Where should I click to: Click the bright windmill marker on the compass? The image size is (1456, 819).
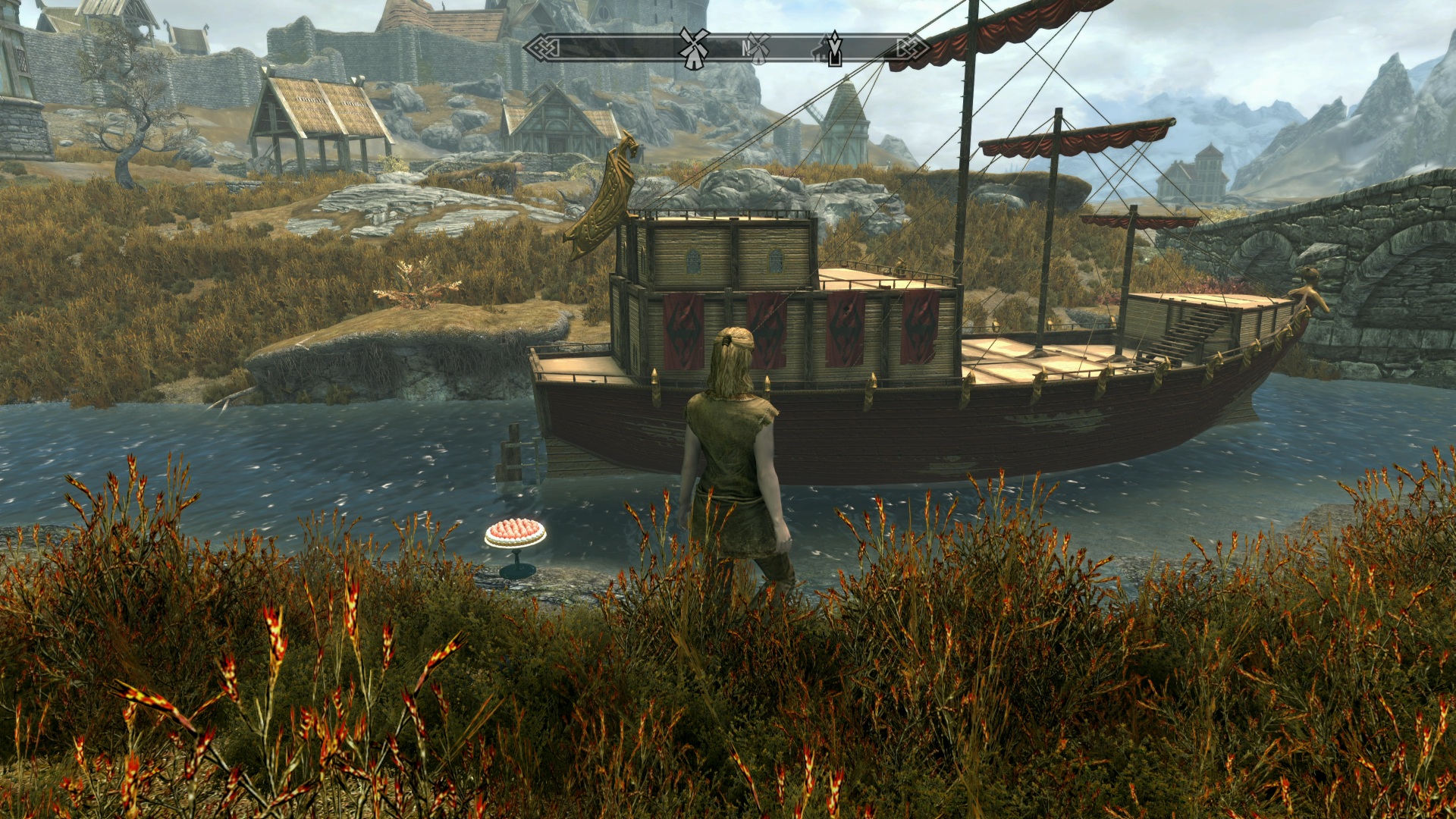coord(693,49)
